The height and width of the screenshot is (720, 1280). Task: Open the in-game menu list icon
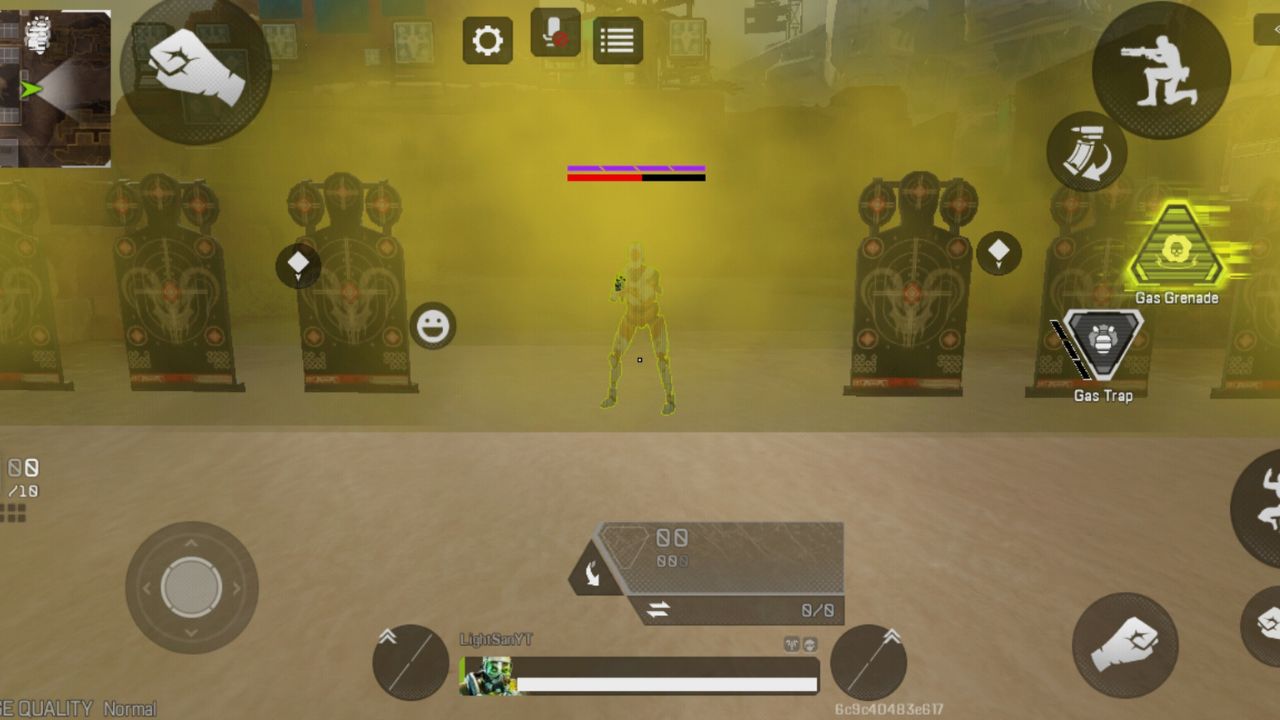(617, 38)
